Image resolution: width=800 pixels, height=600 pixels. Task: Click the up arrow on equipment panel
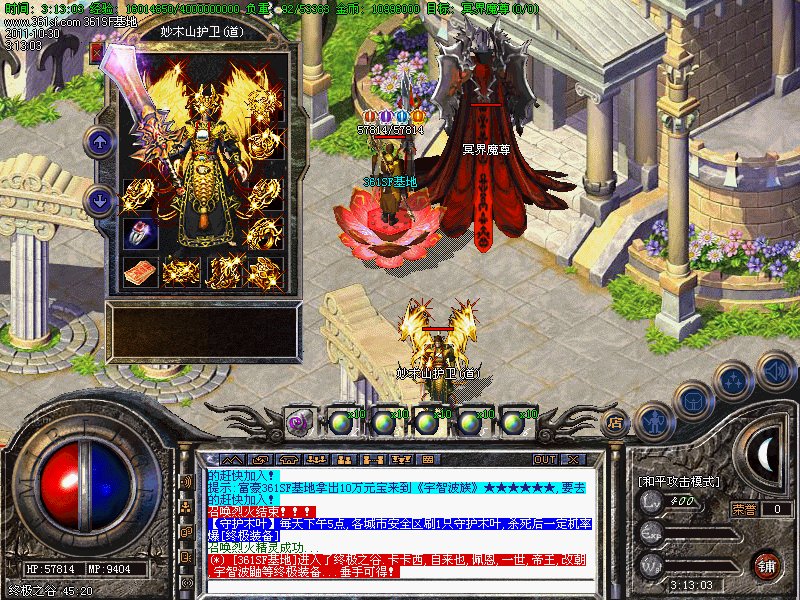[x=99, y=142]
